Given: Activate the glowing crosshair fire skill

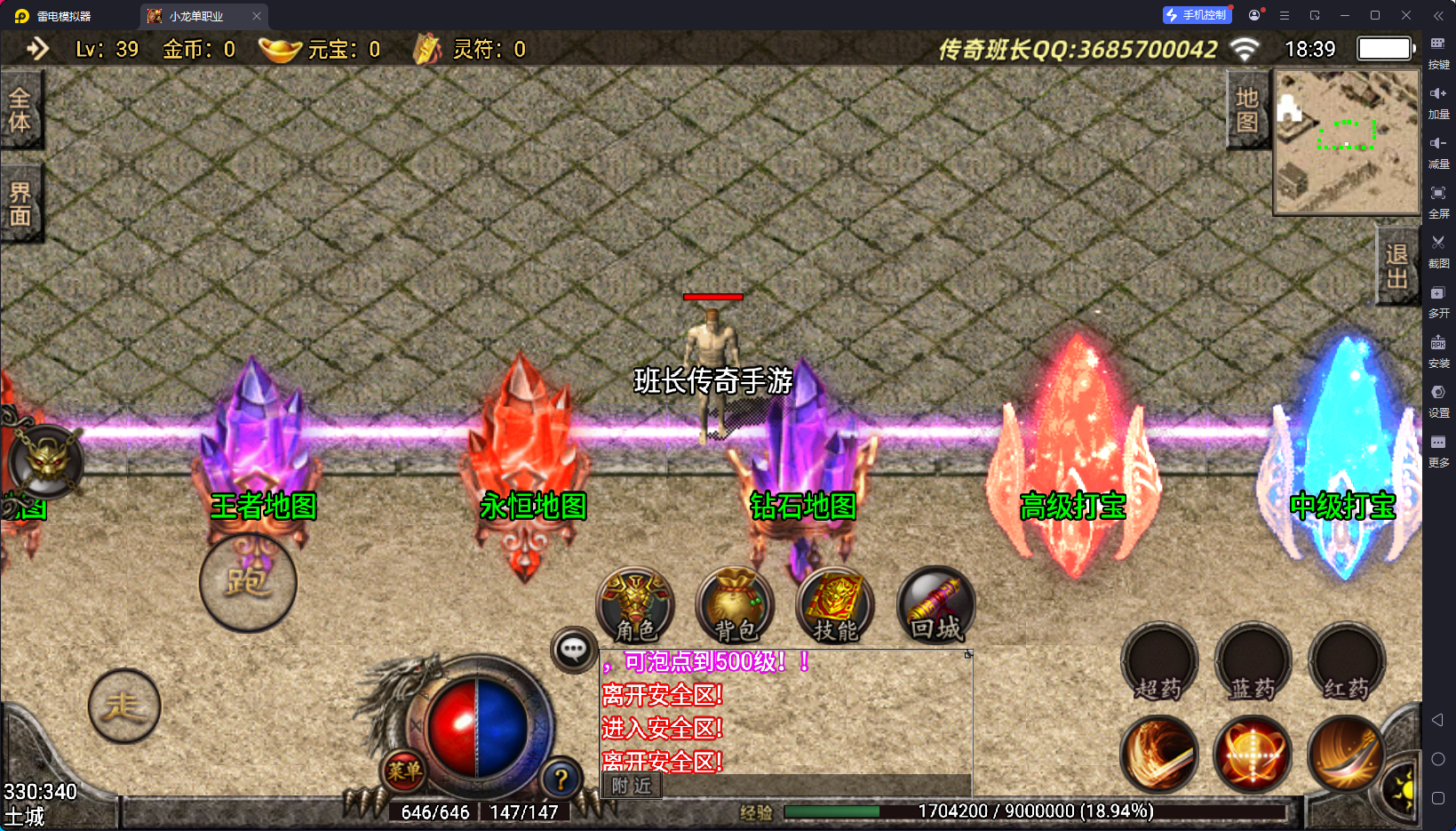Looking at the screenshot, I should (x=1253, y=755).
